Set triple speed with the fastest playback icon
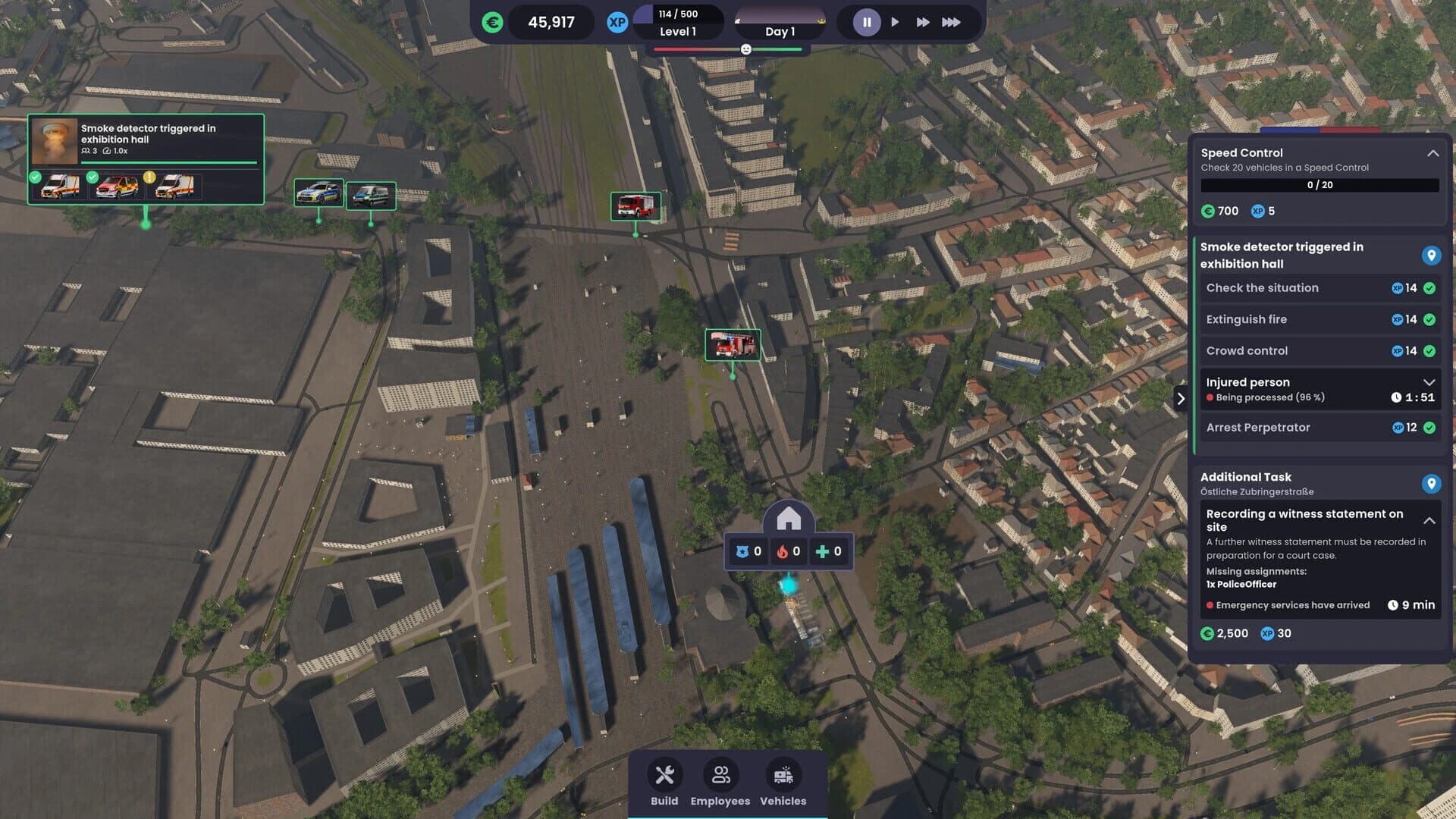Screen dimensions: 1456x819 (951, 22)
